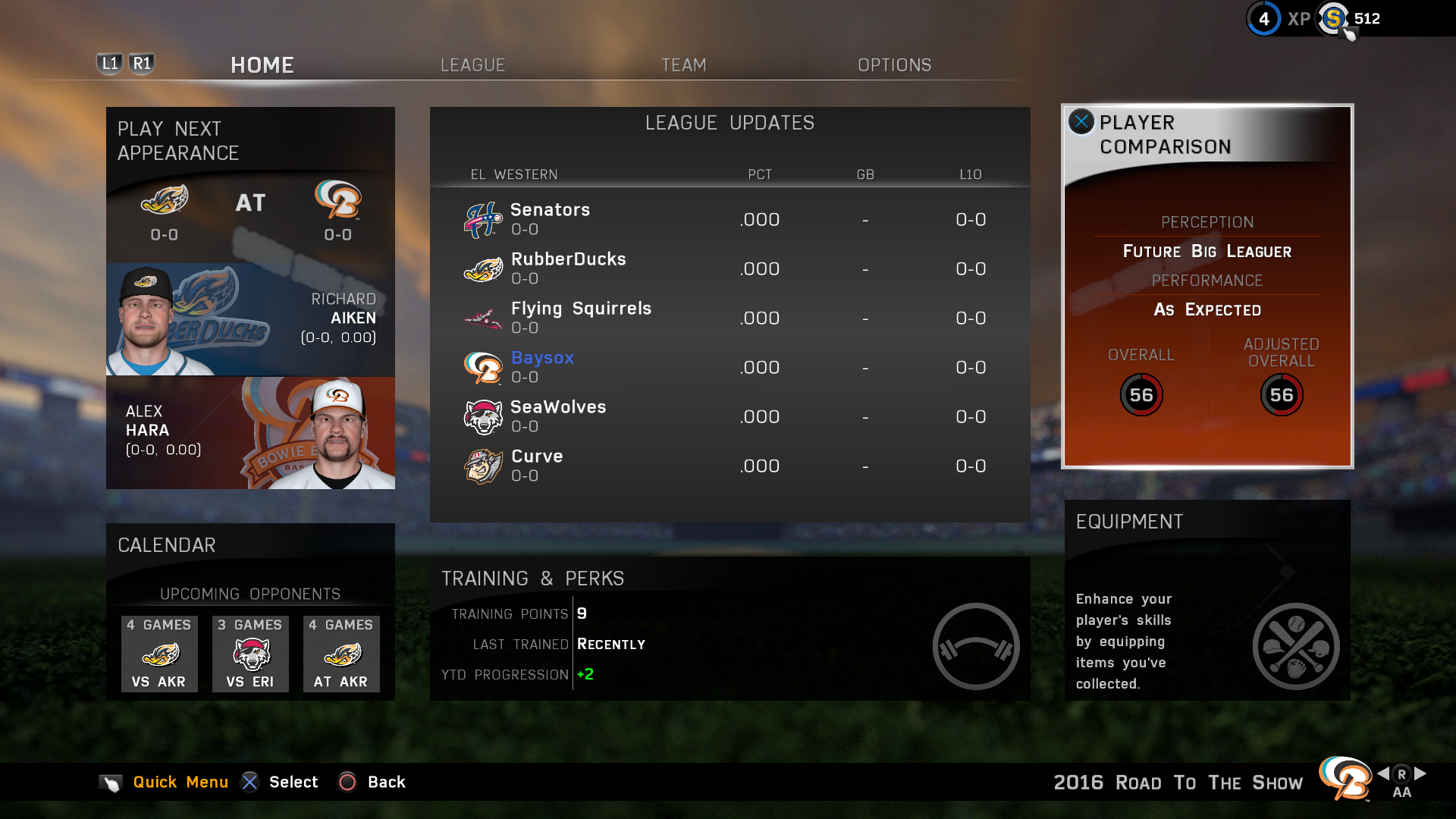The image size is (1456, 819).
Task: Select the highlighted Baysox standings entry
Action: click(x=542, y=358)
